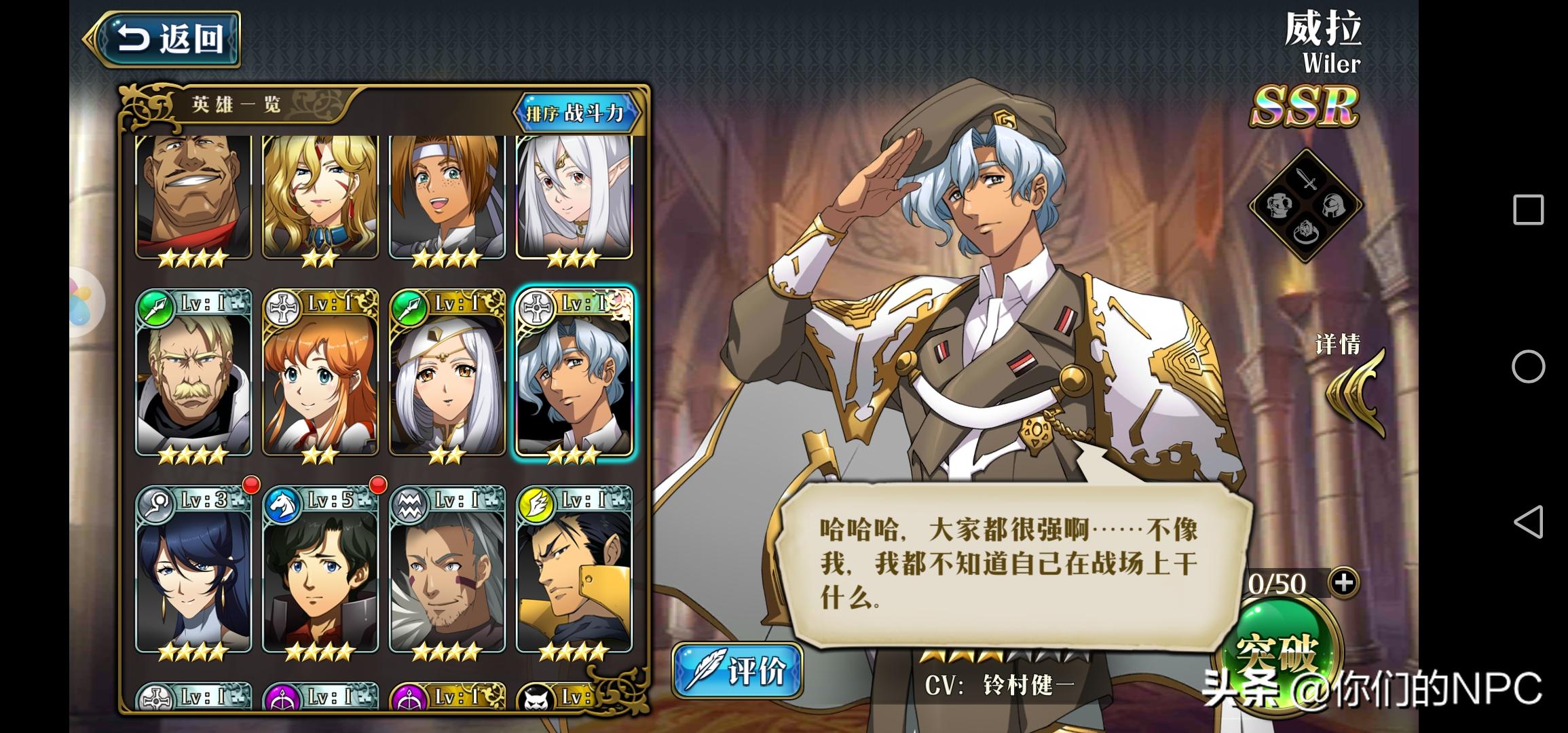Choose the orange-haired girl hero card

[x=320, y=375]
